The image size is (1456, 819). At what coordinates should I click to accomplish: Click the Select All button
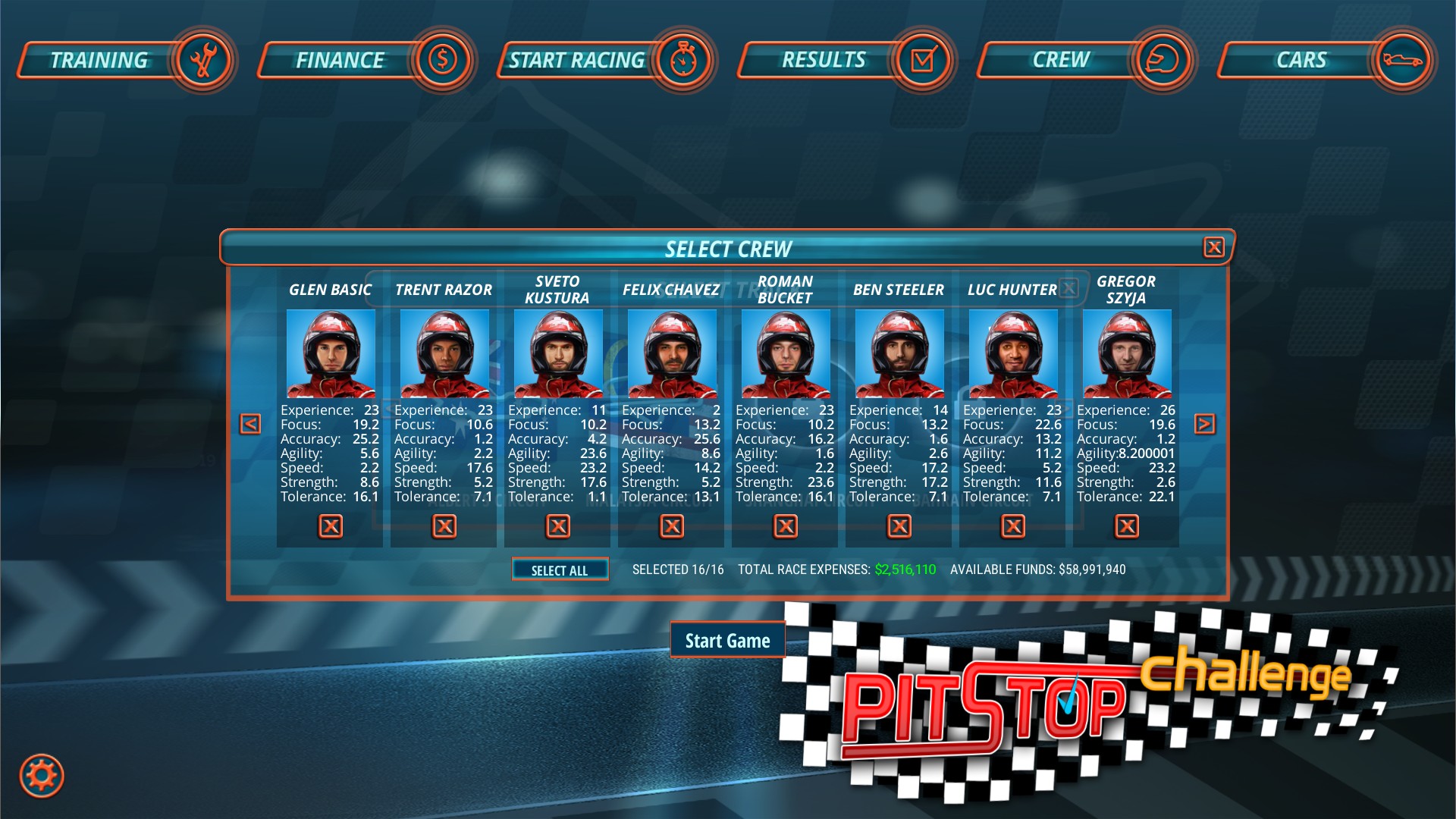click(x=560, y=570)
